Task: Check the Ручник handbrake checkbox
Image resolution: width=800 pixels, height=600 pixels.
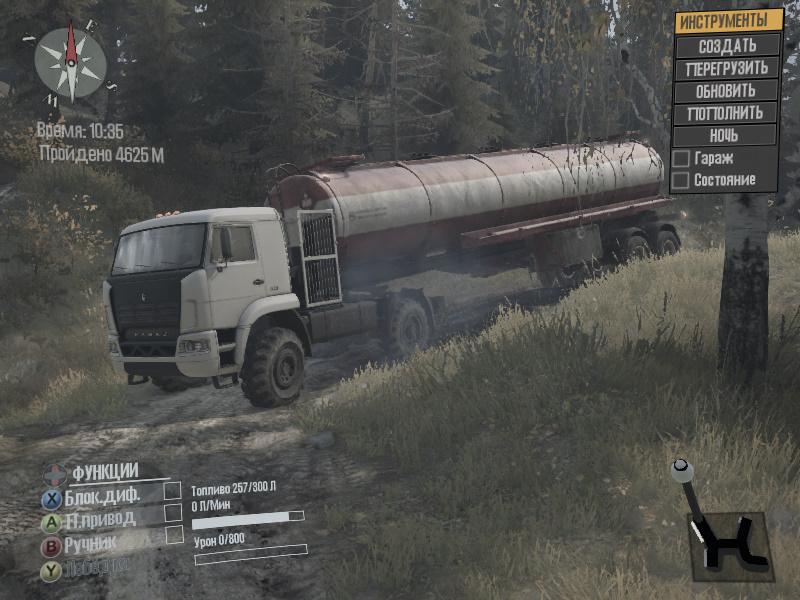Action: coord(175,535)
